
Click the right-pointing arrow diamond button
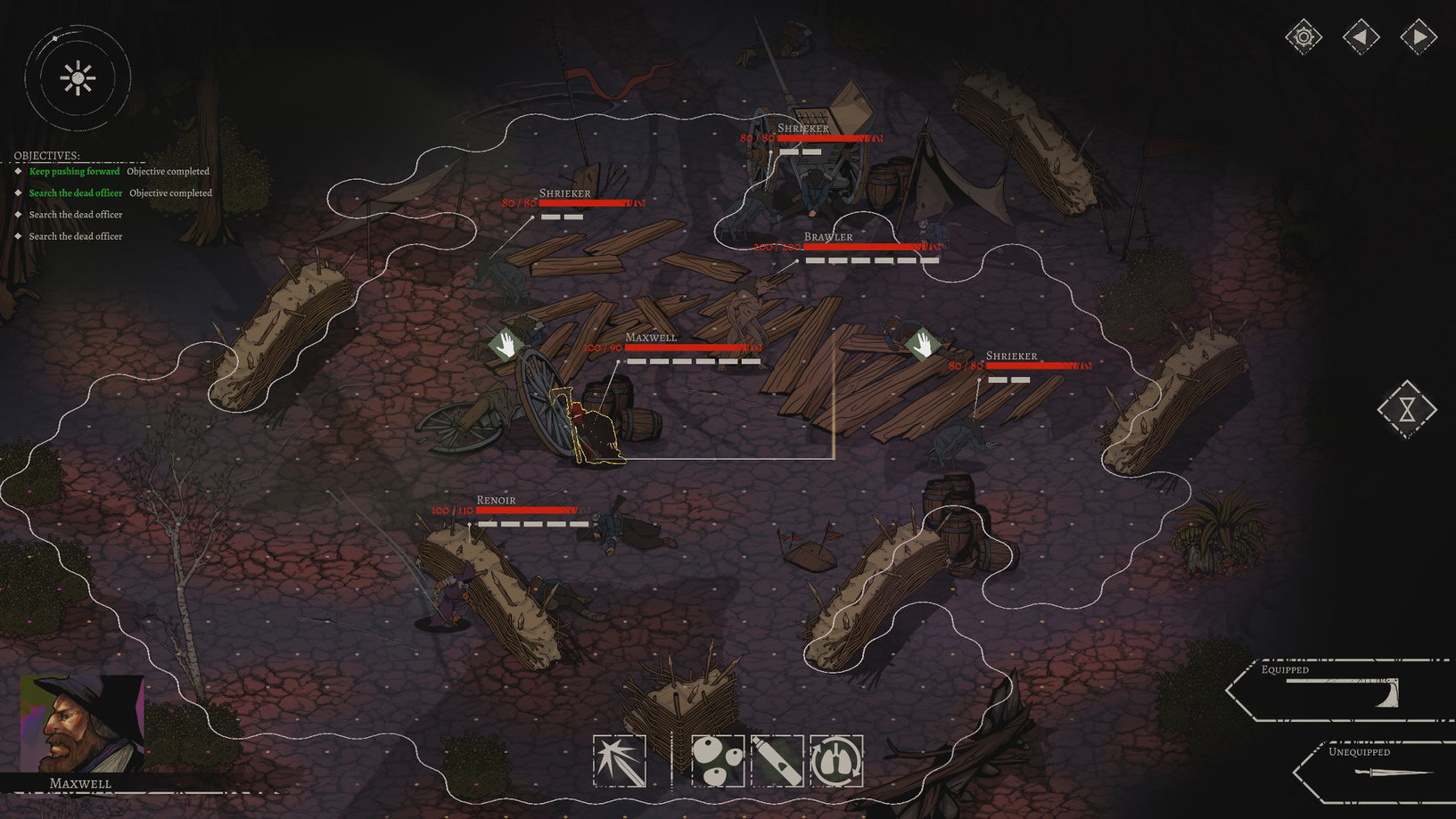click(1418, 37)
